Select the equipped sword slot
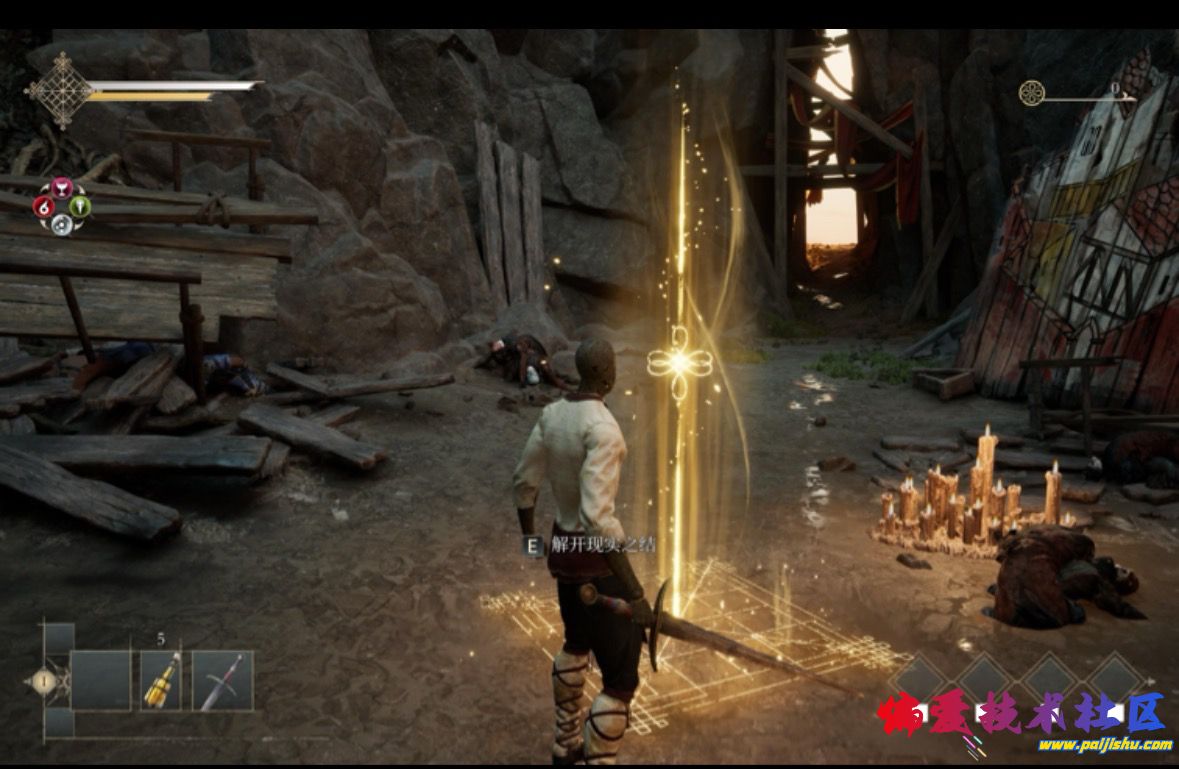The width and height of the screenshot is (1179, 769). click(222, 680)
